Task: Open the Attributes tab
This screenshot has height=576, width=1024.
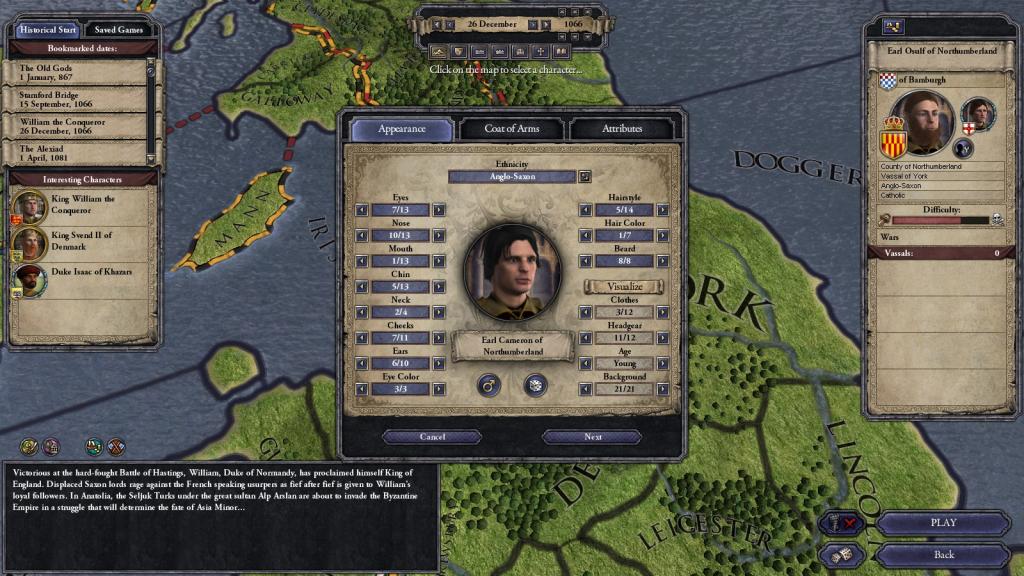Action: pyautogui.click(x=622, y=129)
